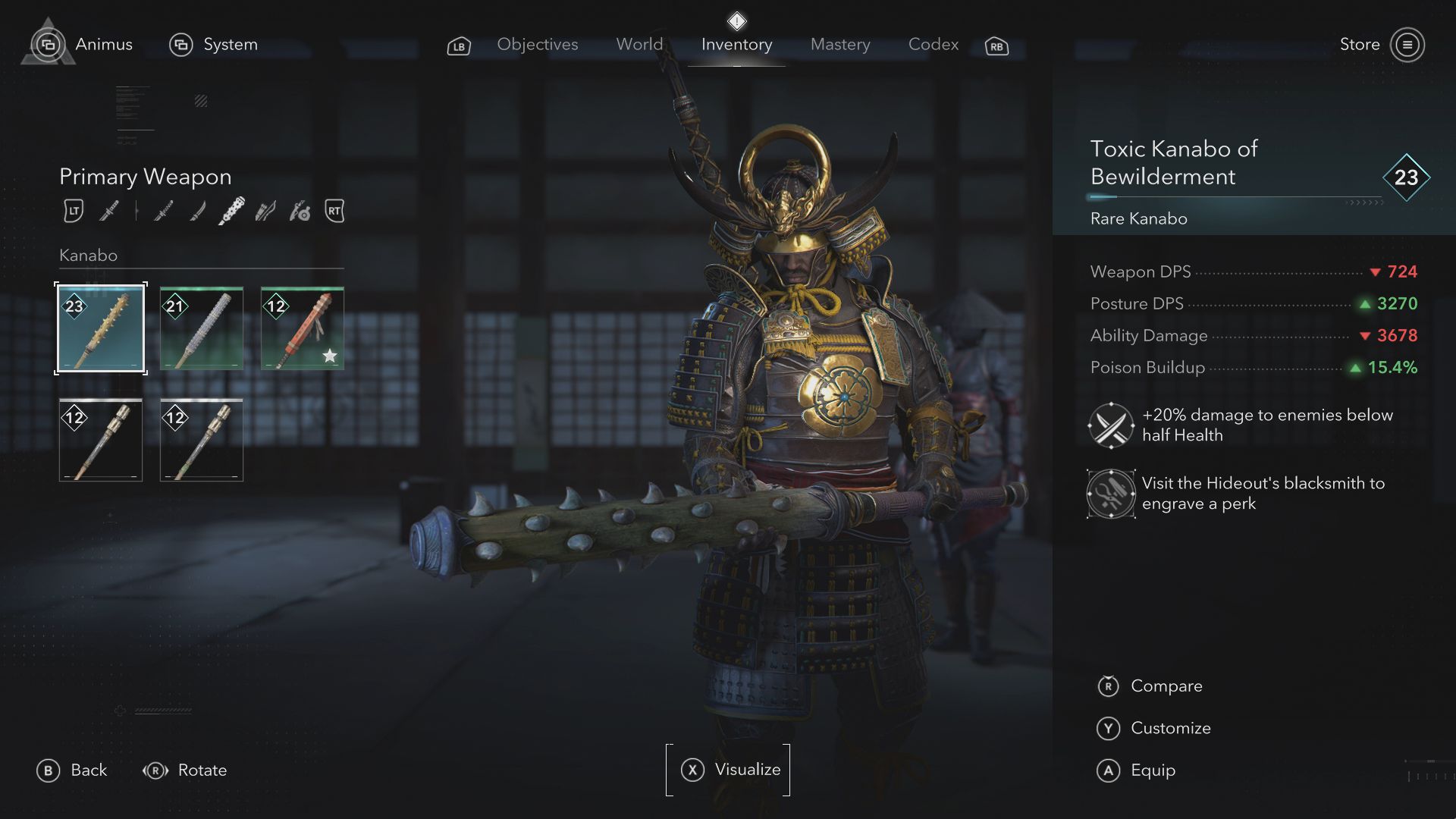Switch to the World tab
This screenshot has width=1456, height=819.
pyautogui.click(x=639, y=45)
